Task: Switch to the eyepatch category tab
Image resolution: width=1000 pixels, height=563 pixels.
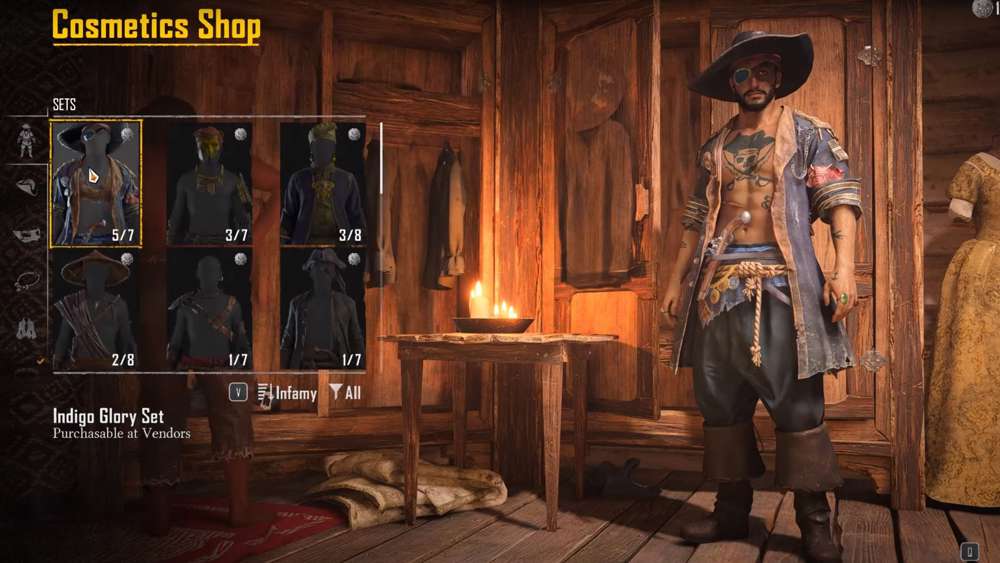Action: (28, 234)
